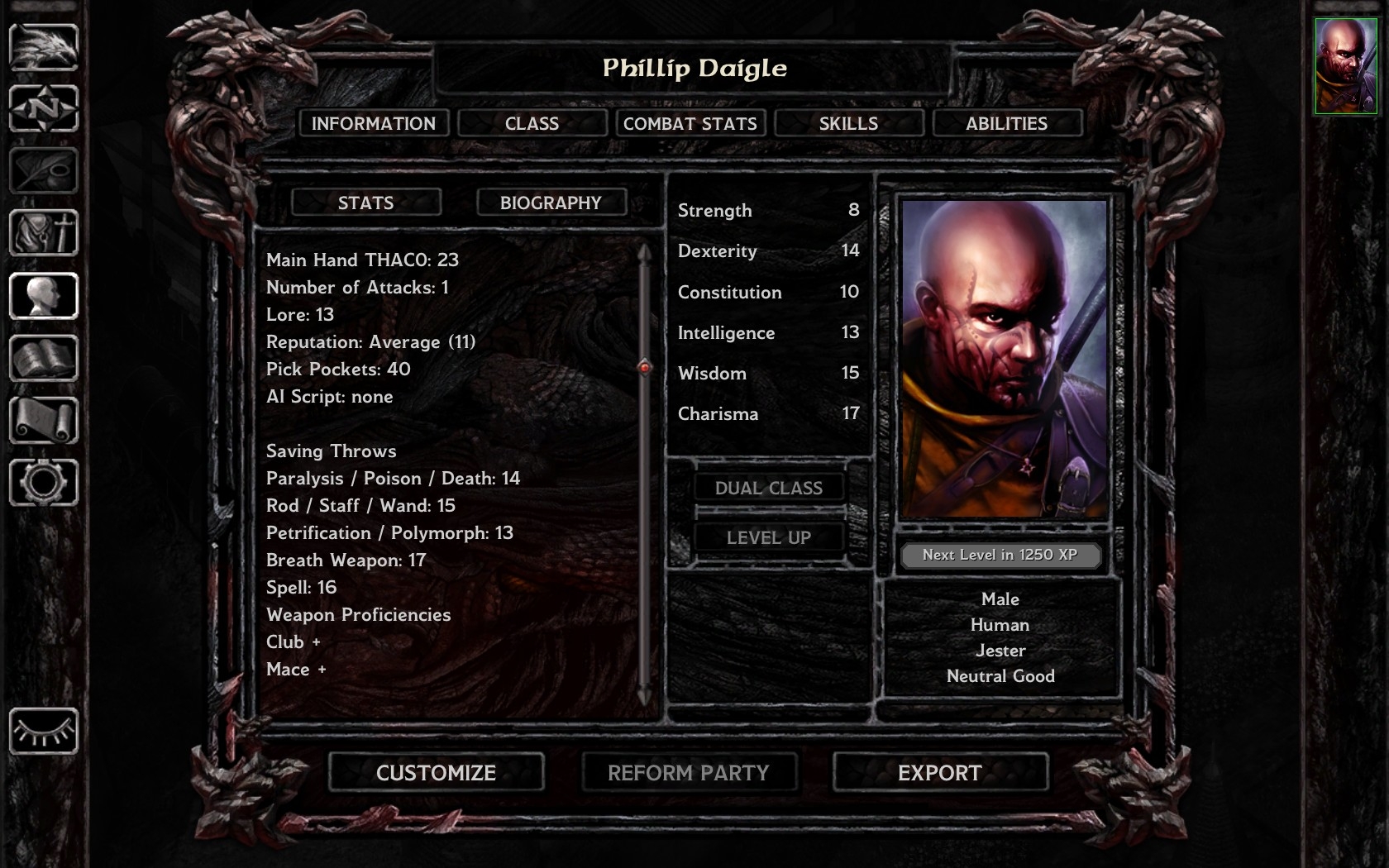Toggle the closed-eye hide interface button
Screen dimensions: 1389x868
pos(44,731)
